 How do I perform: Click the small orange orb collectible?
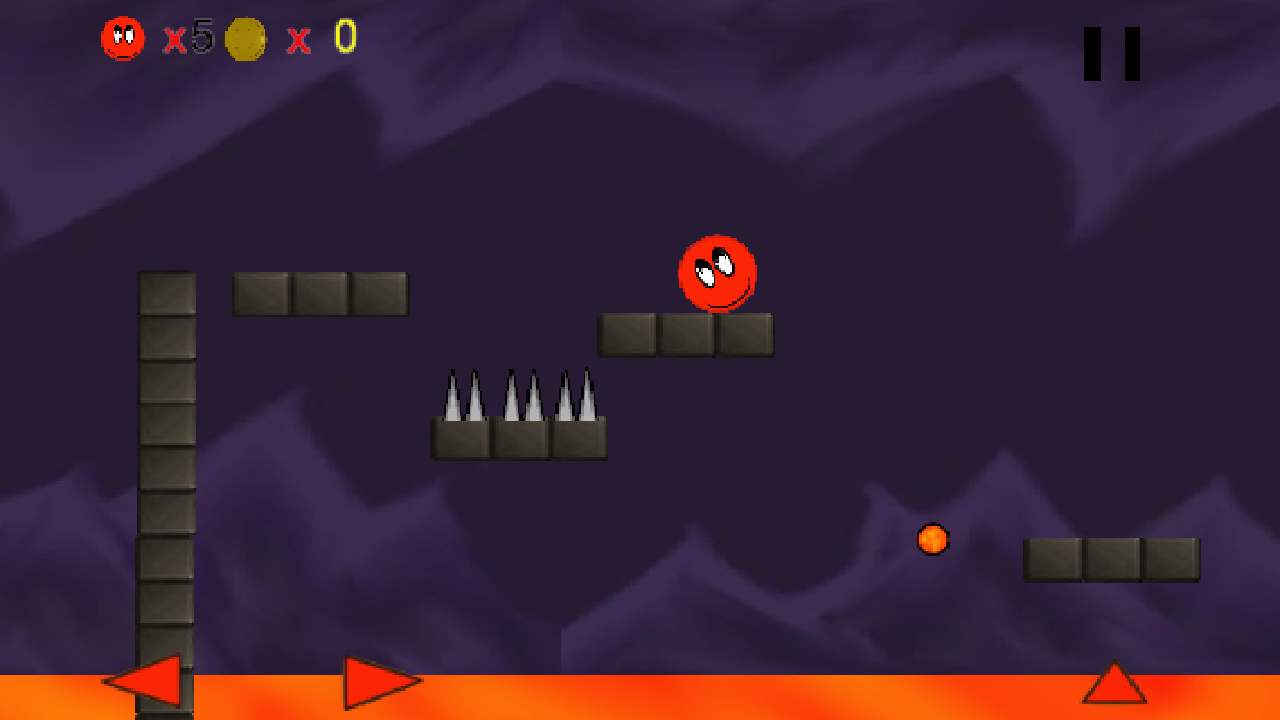point(931,541)
